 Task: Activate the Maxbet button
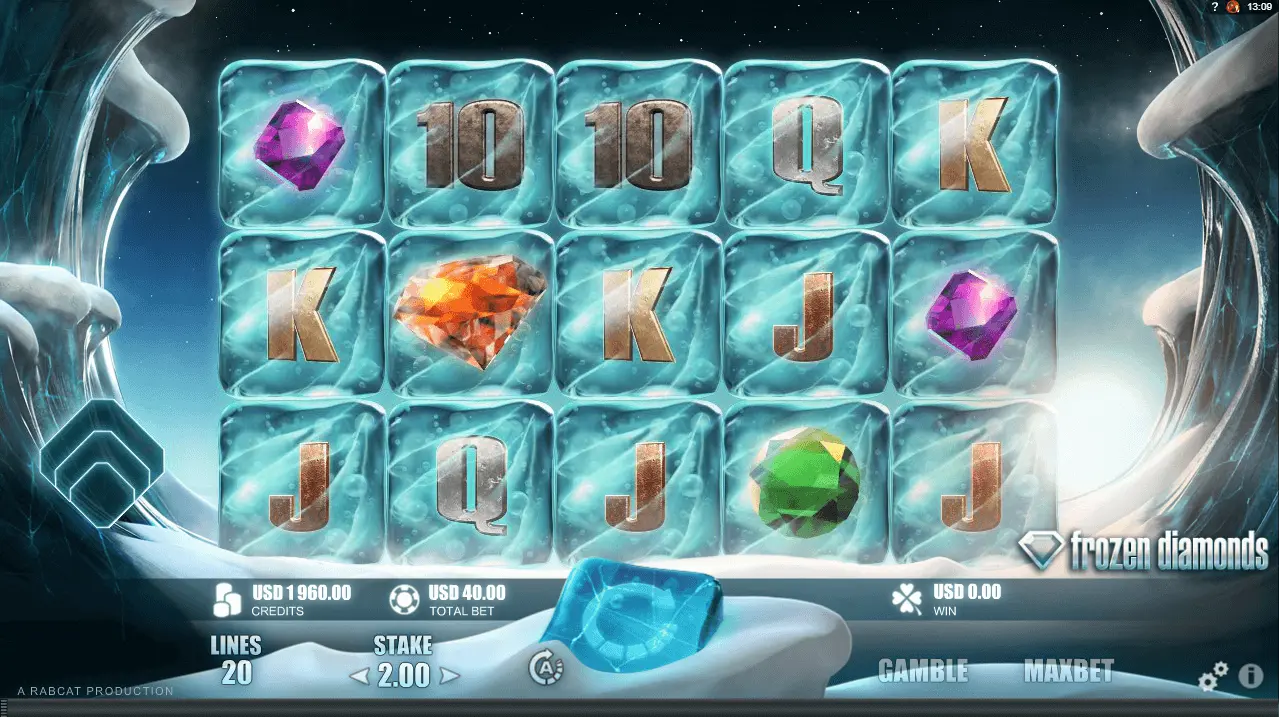click(1068, 671)
